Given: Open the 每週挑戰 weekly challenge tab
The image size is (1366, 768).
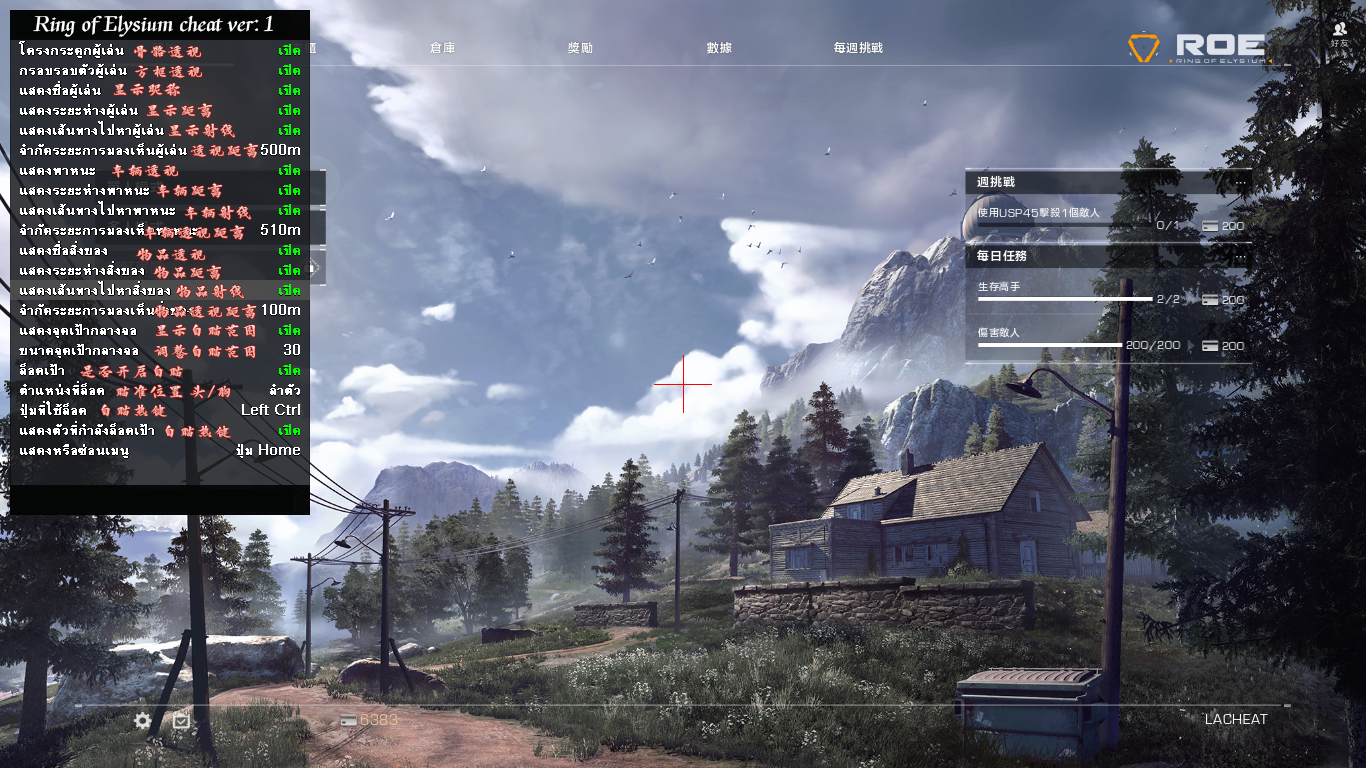Looking at the screenshot, I should click(x=858, y=48).
